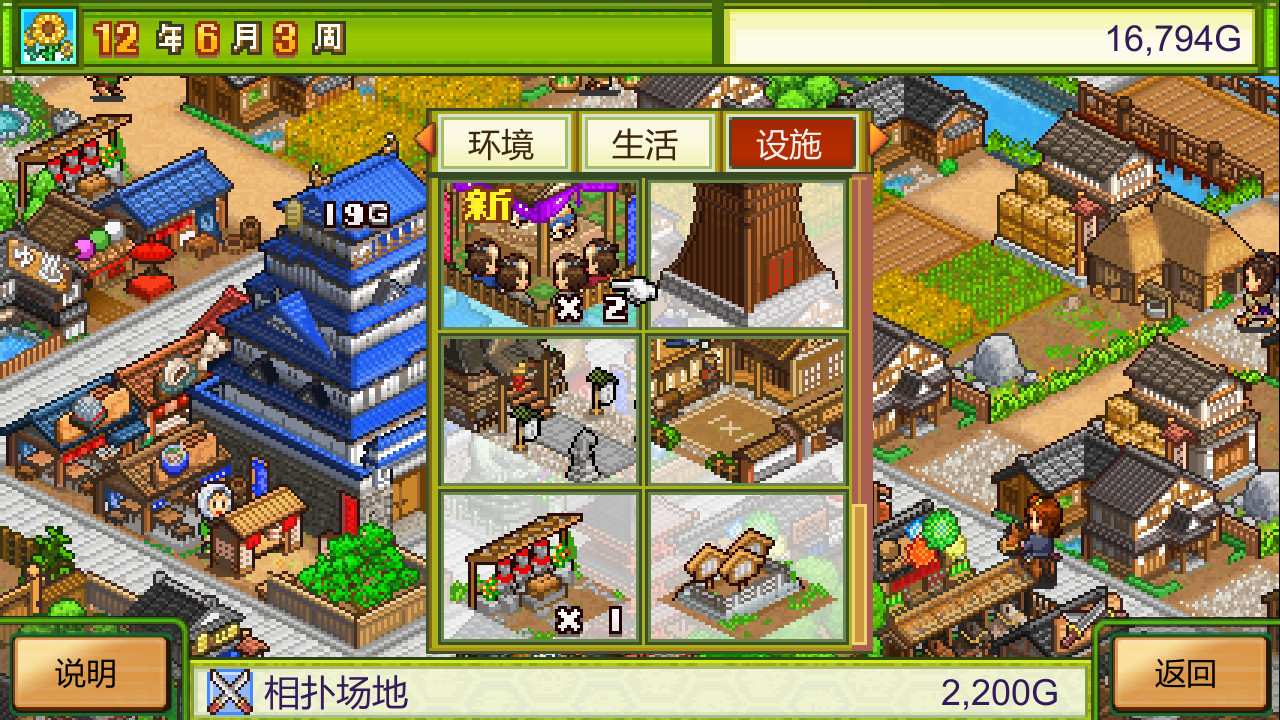
Task: Select the stone monument facility thumbnail
Action: pyautogui.click(x=540, y=408)
